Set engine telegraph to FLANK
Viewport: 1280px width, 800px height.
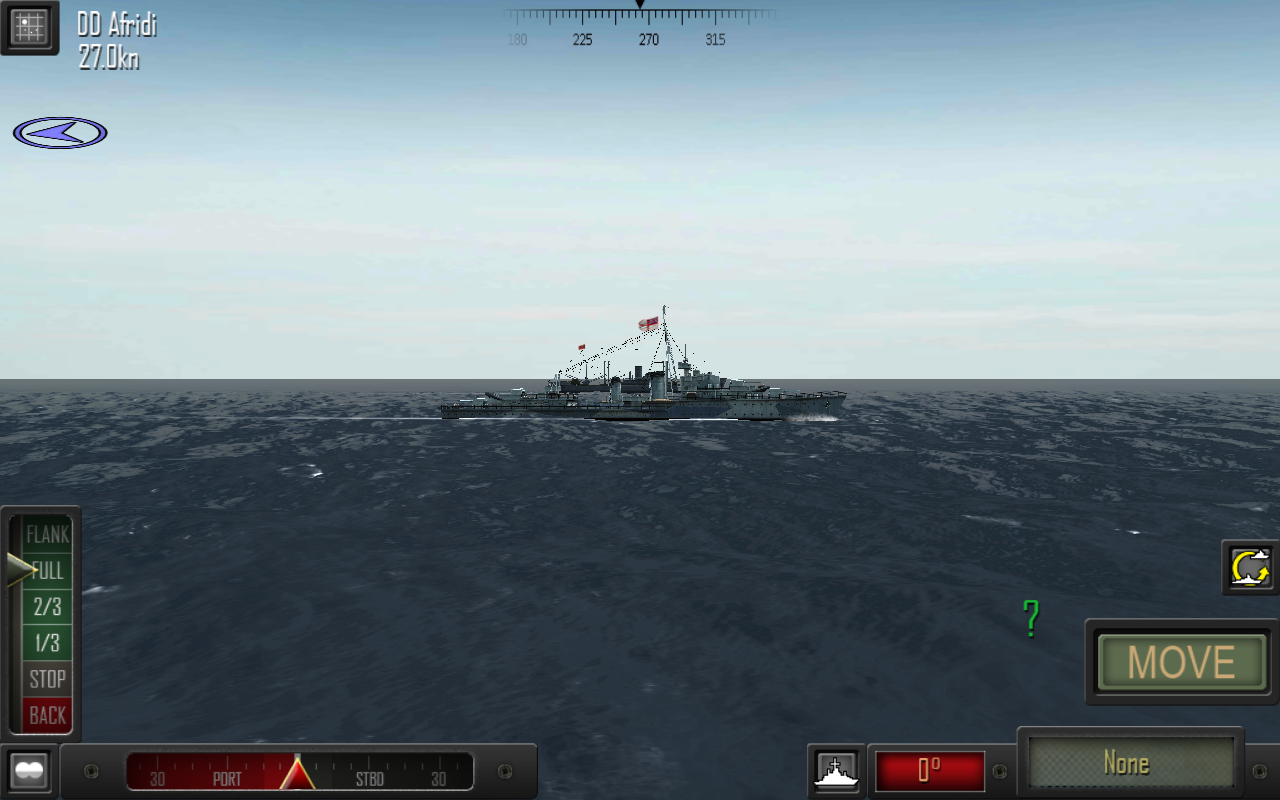(x=47, y=535)
